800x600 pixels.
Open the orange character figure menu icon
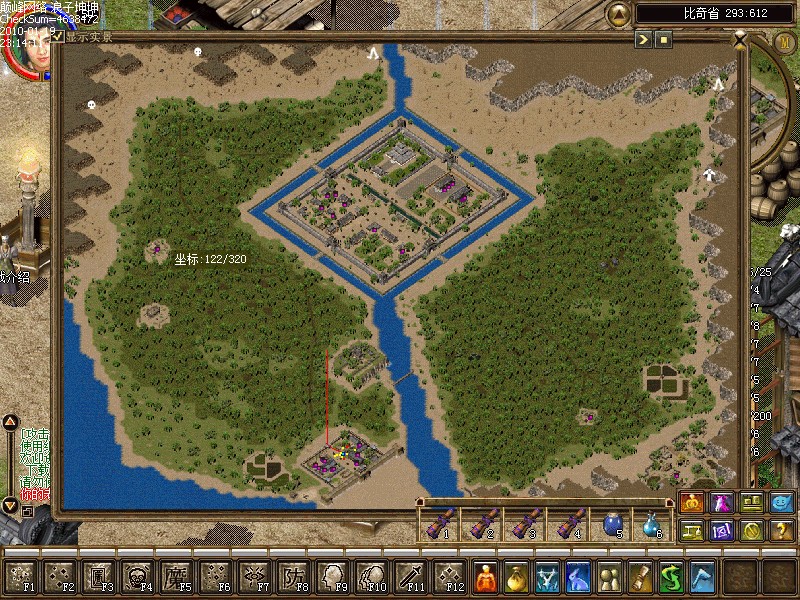(x=485, y=577)
